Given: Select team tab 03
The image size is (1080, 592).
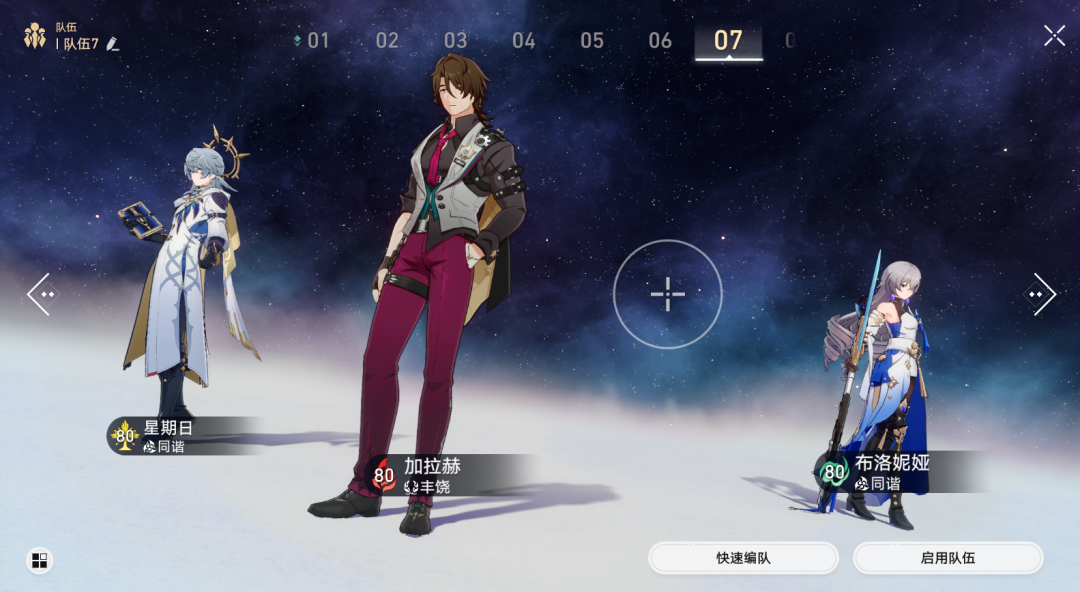Looking at the screenshot, I should click(x=455, y=41).
